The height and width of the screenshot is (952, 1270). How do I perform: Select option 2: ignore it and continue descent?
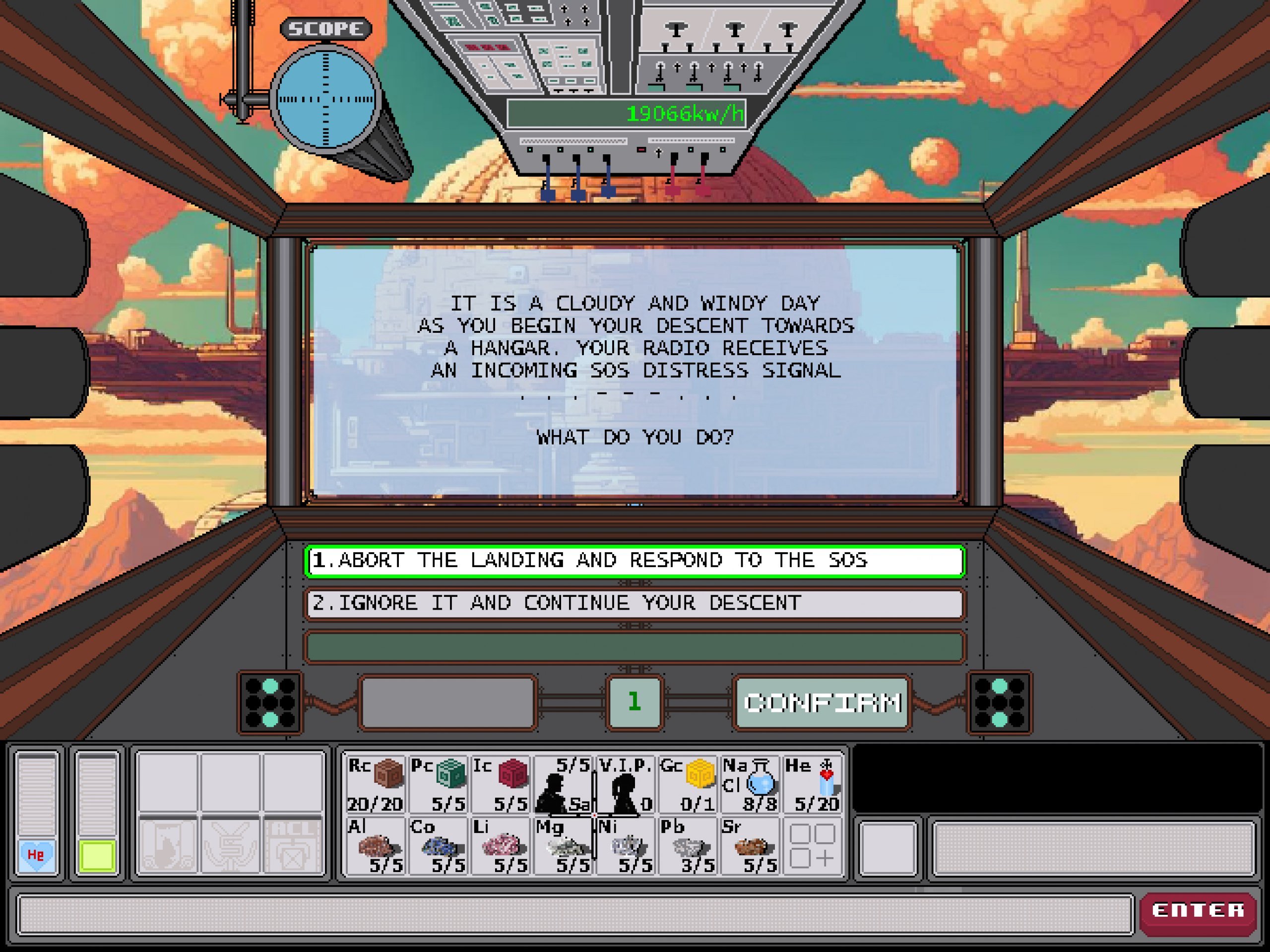(x=634, y=603)
